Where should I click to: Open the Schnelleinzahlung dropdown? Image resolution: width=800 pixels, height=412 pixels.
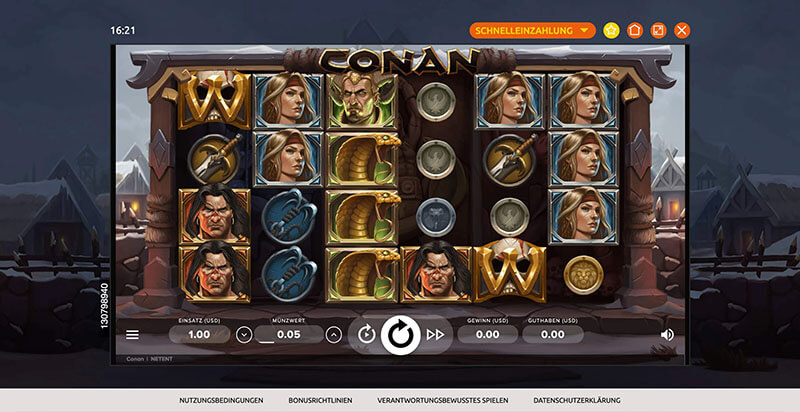(532, 30)
